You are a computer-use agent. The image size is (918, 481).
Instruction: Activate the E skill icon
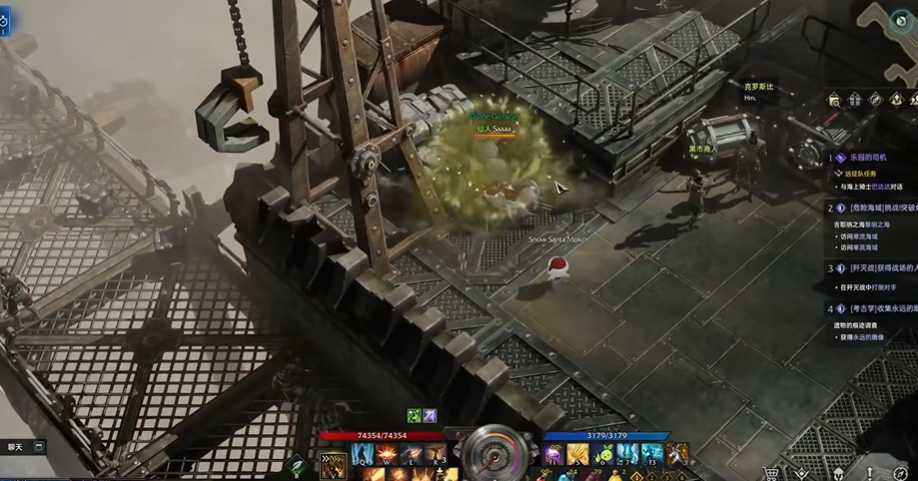coord(410,455)
